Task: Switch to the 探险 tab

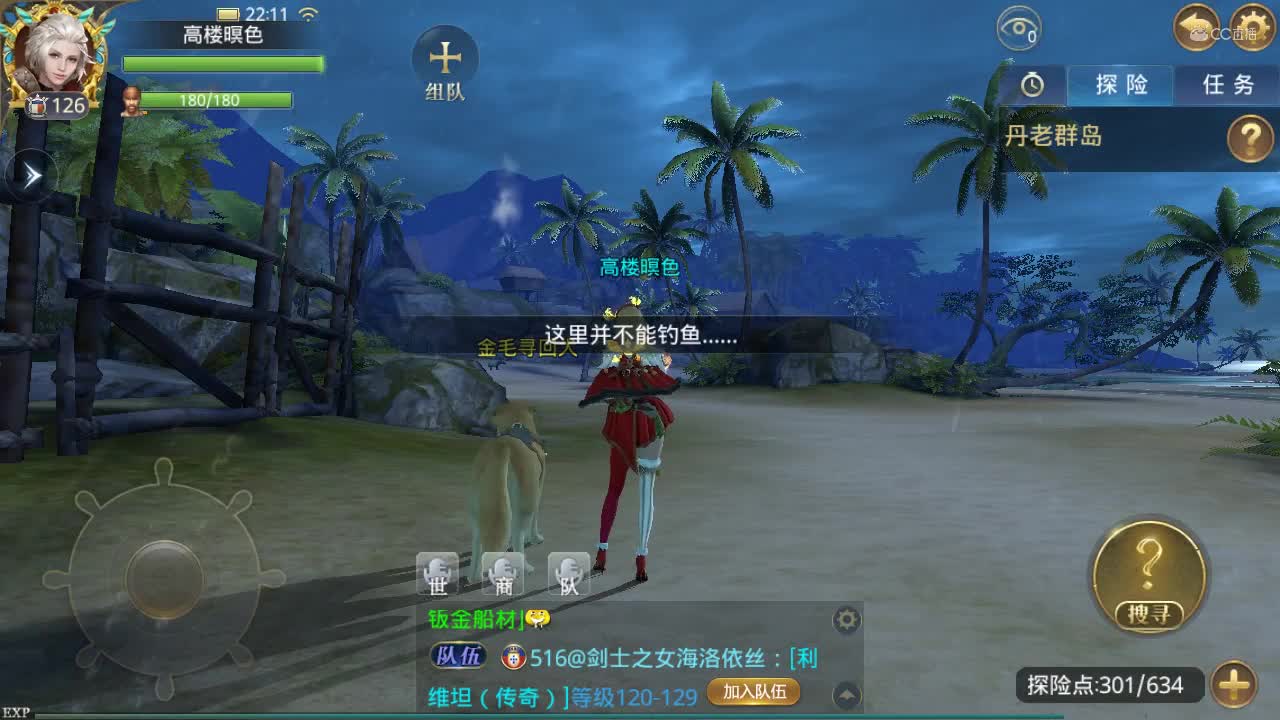Action: tap(1120, 87)
